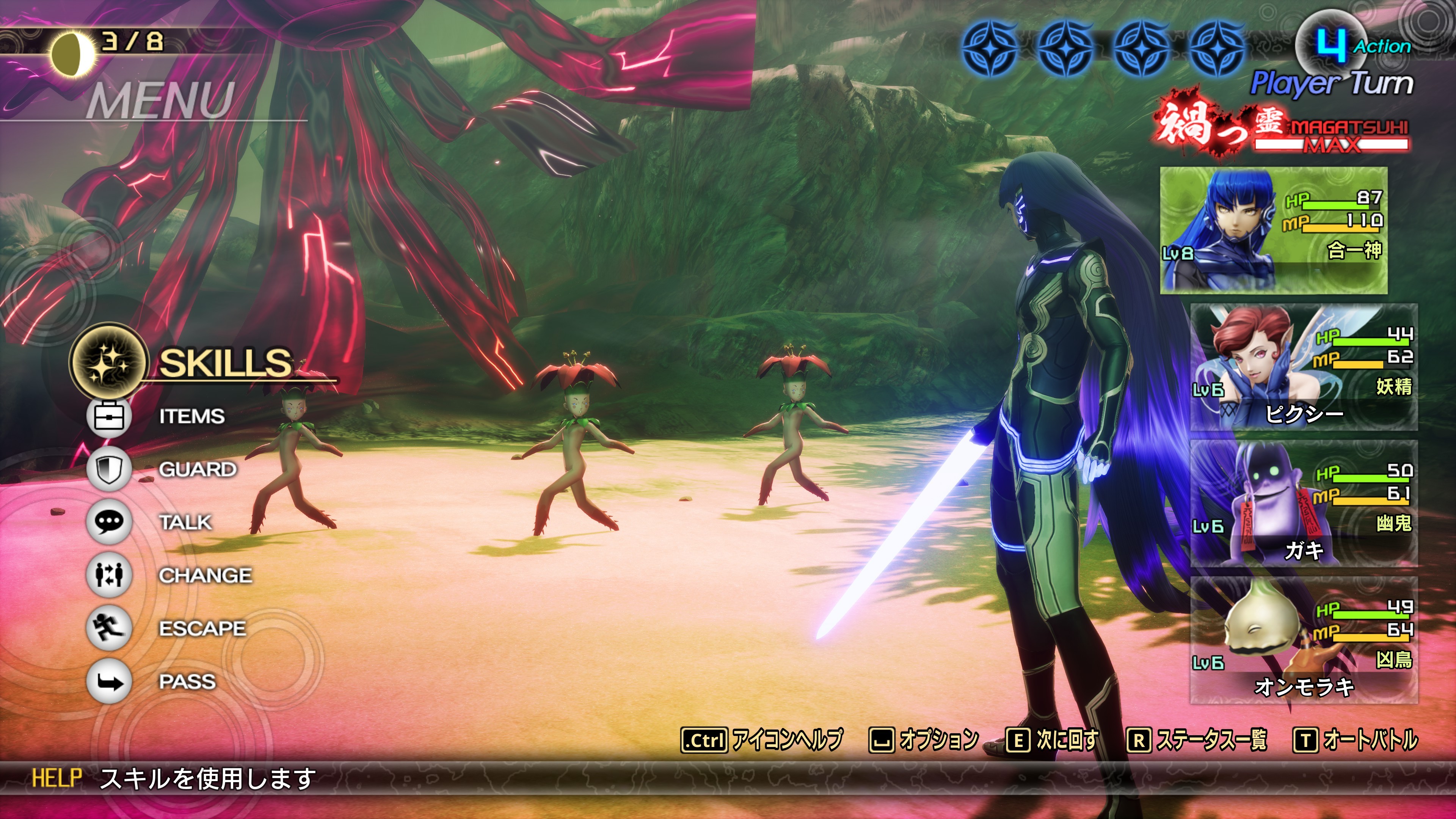Viewport: 1456px width, 819px height.
Task: Select the ピクシー party card
Action: [1304, 367]
